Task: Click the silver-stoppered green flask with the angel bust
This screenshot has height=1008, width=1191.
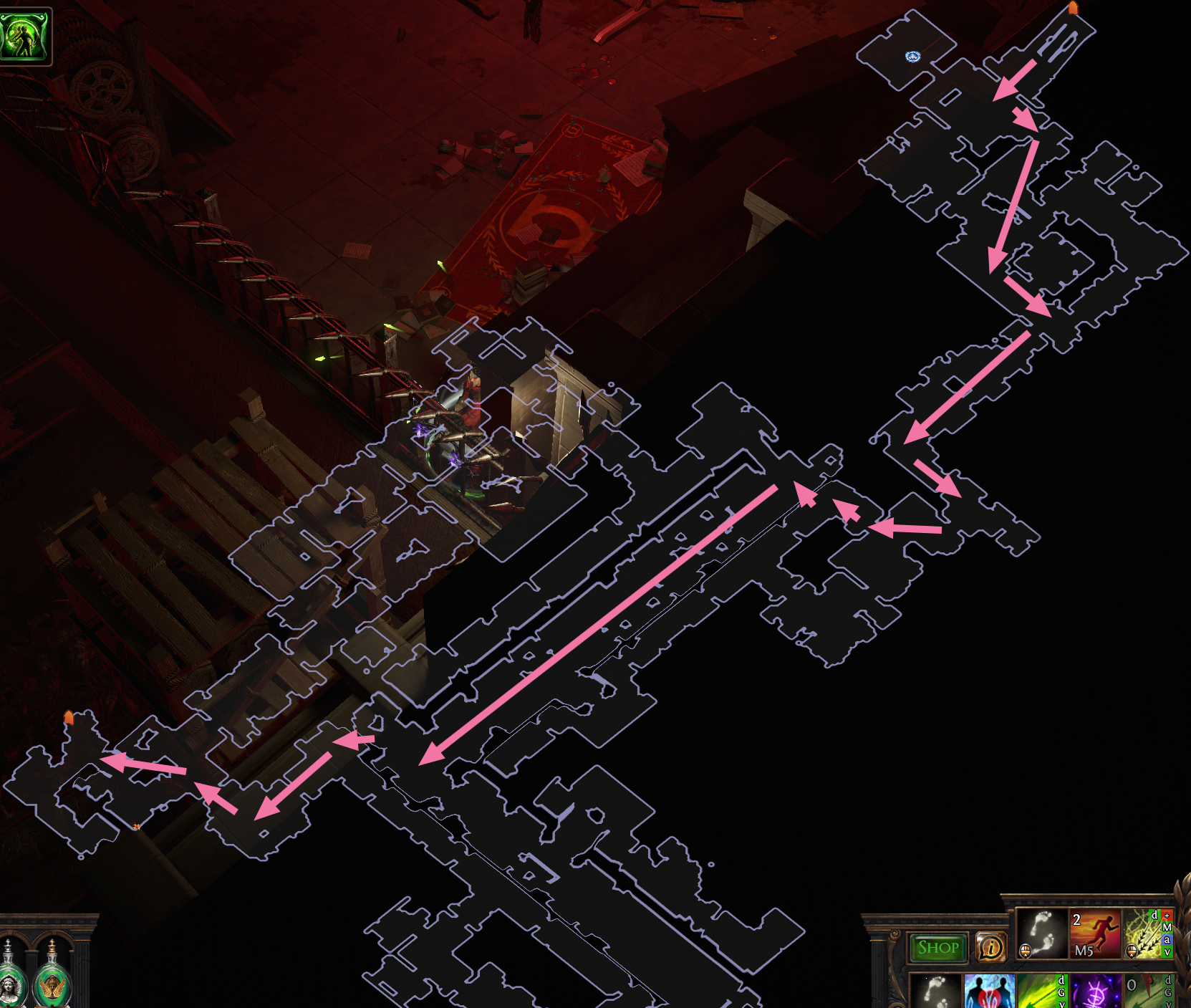Action: [9, 987]
